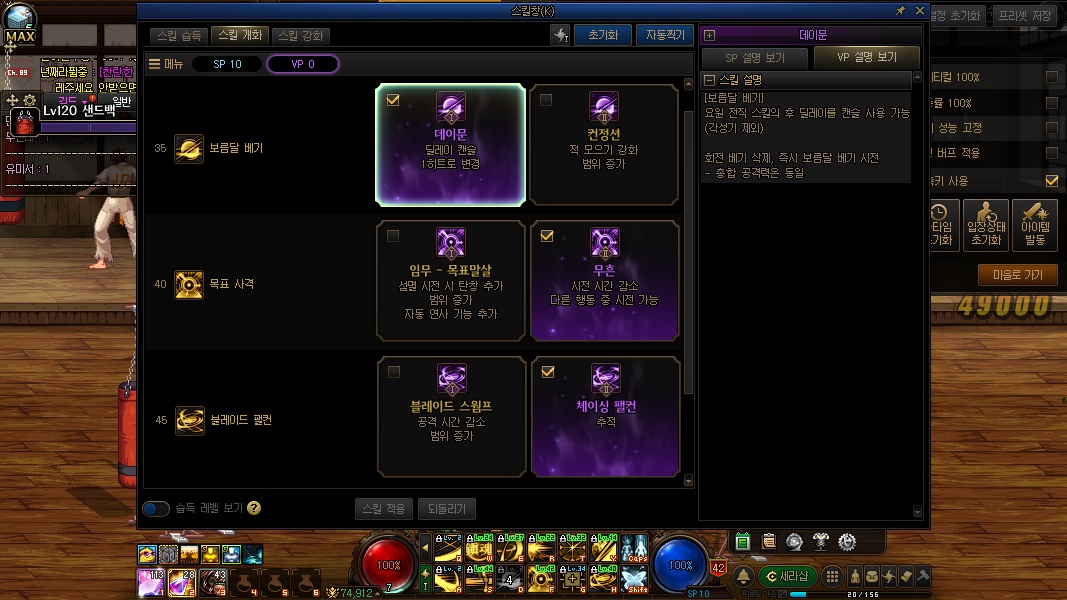The width and height of the screenshot is (1067, 600).
Task: Select the 무혼 skill card
Action: [x=604, y=280]
